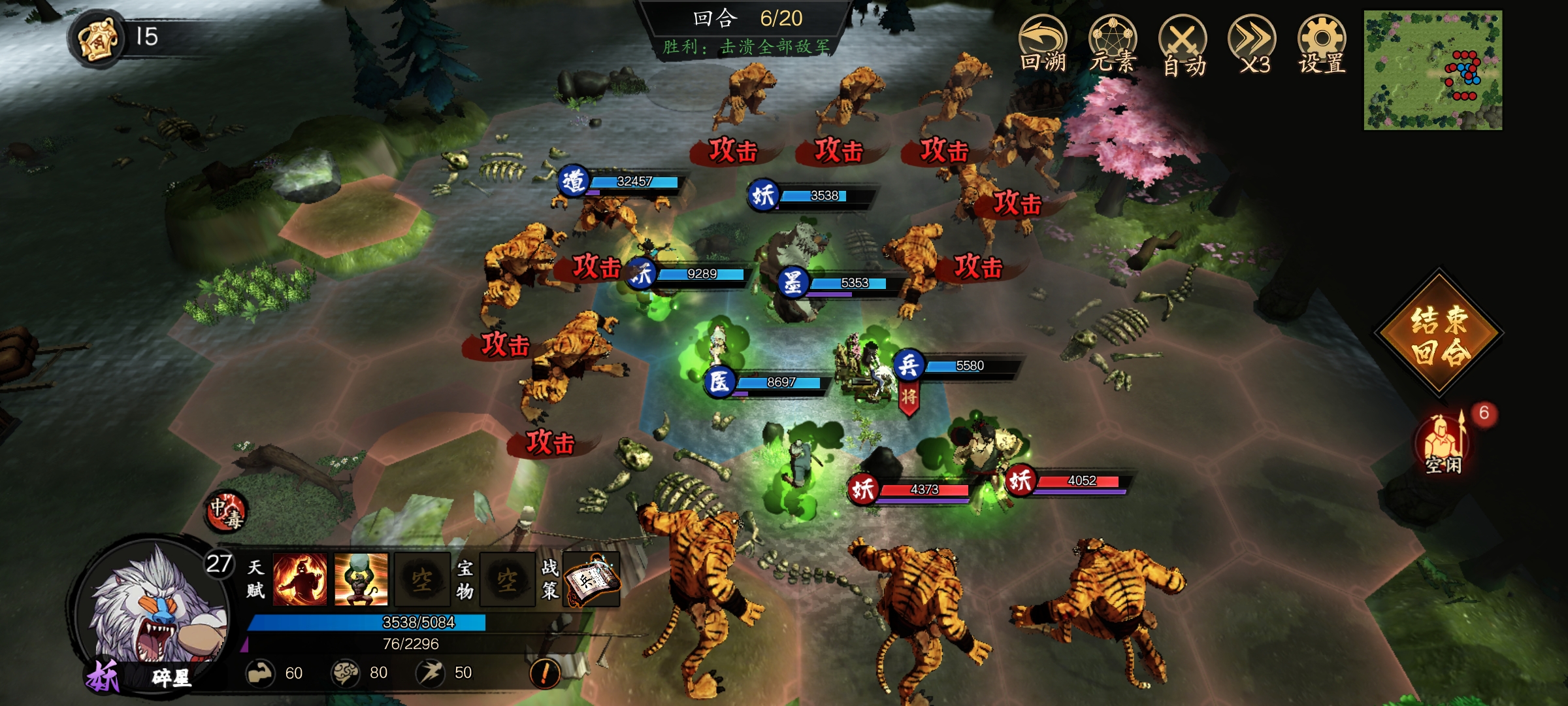The height and width of the screenshot is (706, 1568).
Task: Click the 回溯 rewind button
Action: [1043, 44]
